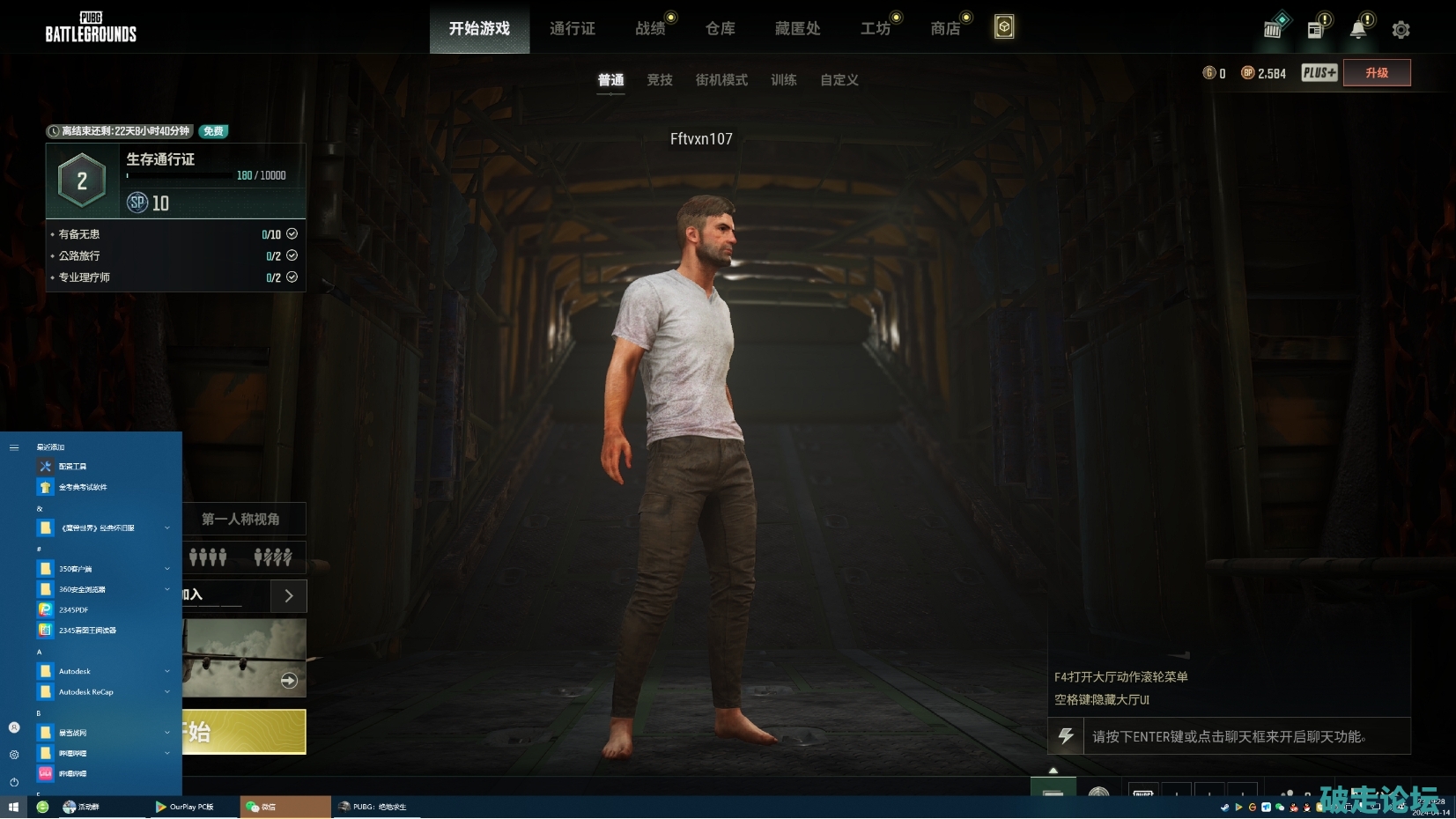This screenshot has width=1456, height=819.
Task: Click the red 升级 upgrade button
Action: [x=1376, y=73]
